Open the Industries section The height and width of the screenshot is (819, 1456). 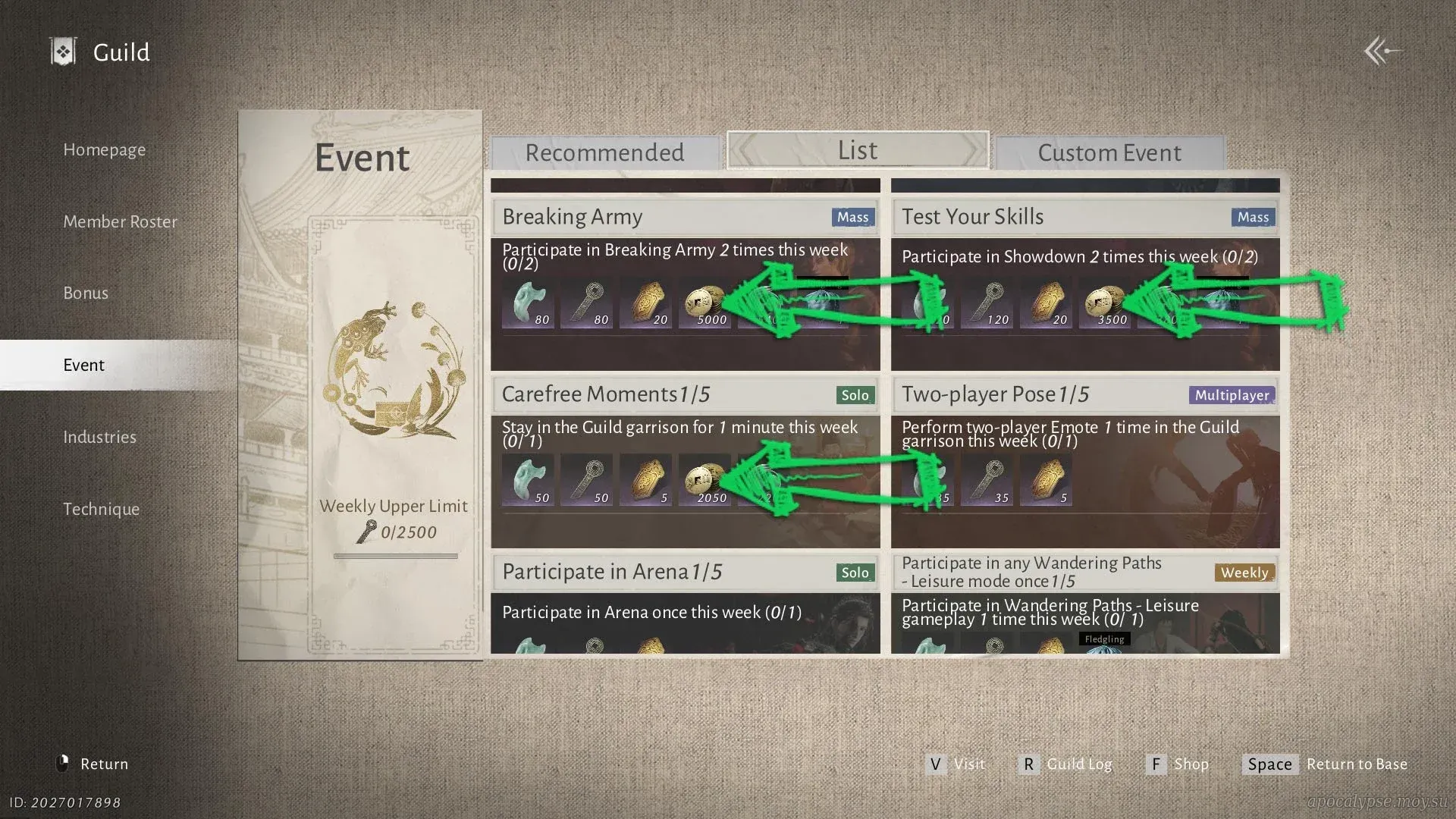[99, 438]
